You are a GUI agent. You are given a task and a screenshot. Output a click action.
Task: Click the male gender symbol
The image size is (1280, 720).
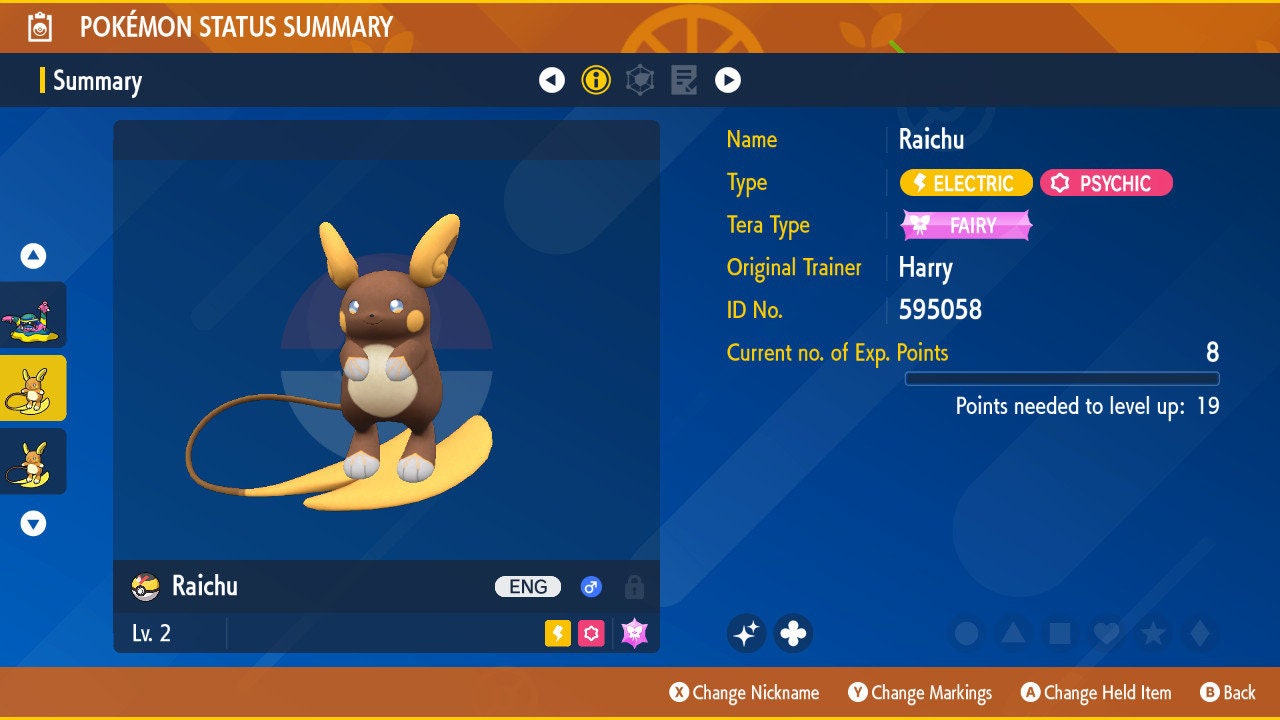[x=590, y=587]
